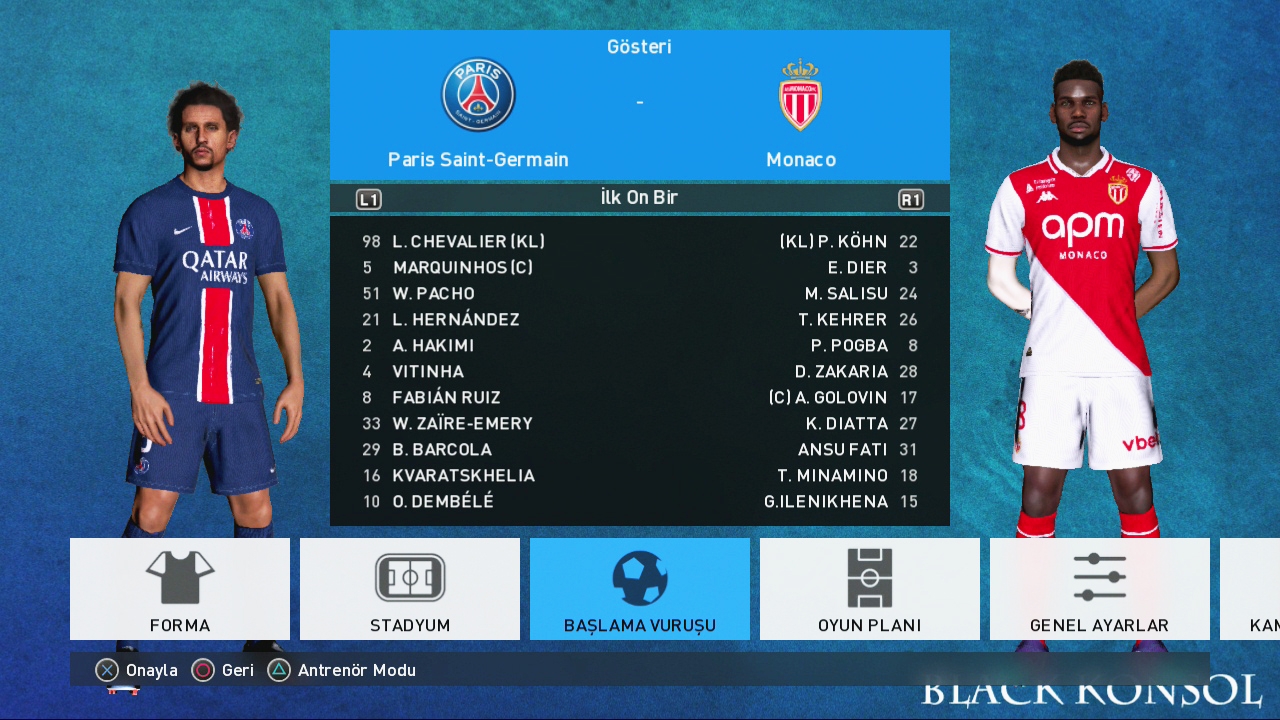Open Genel Ayarlar general settings
The height and width of the screenshot is (720, 1280).
[x=1099, y=589]
